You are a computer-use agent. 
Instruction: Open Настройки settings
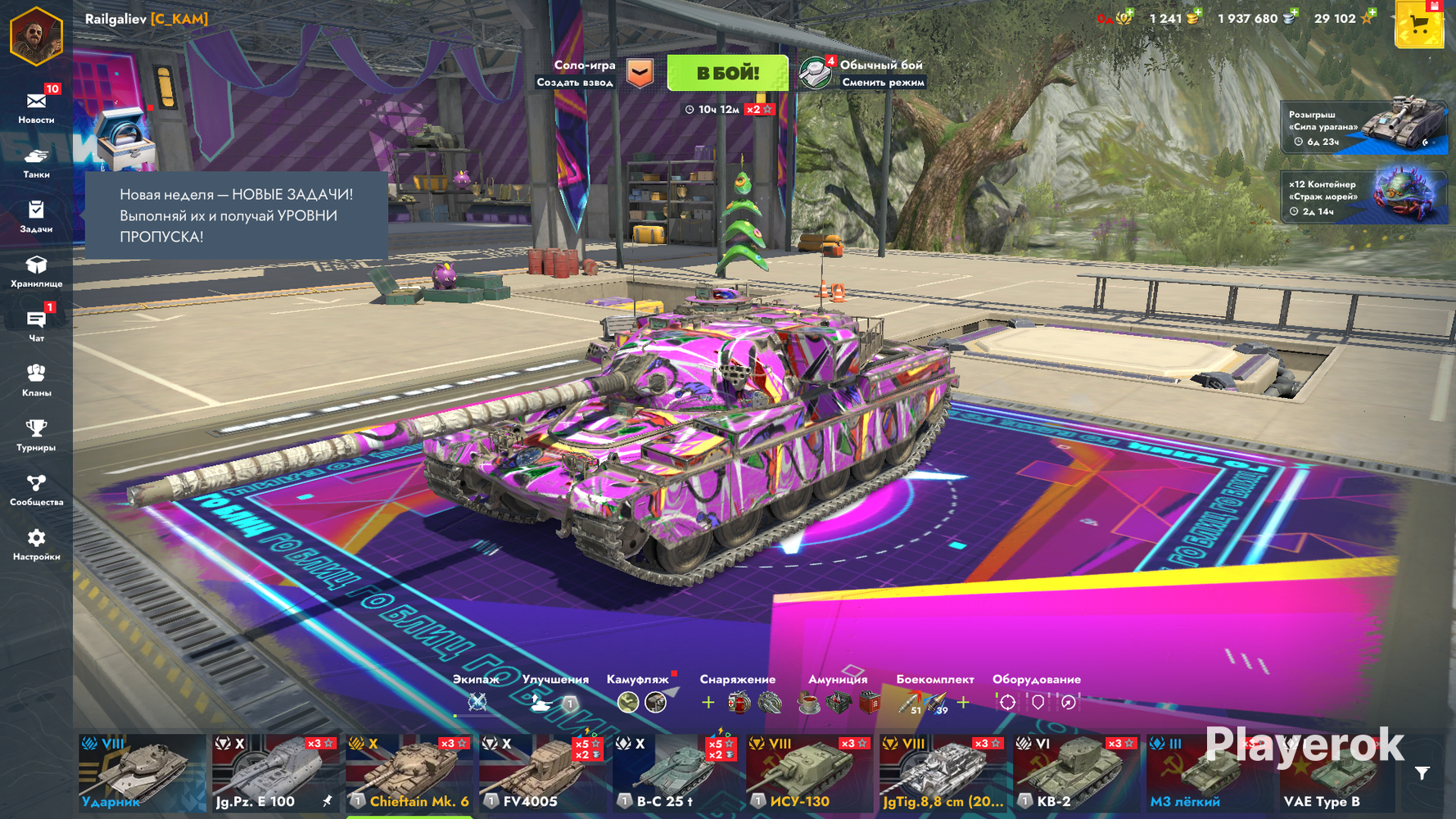click(x=36, y=545)
